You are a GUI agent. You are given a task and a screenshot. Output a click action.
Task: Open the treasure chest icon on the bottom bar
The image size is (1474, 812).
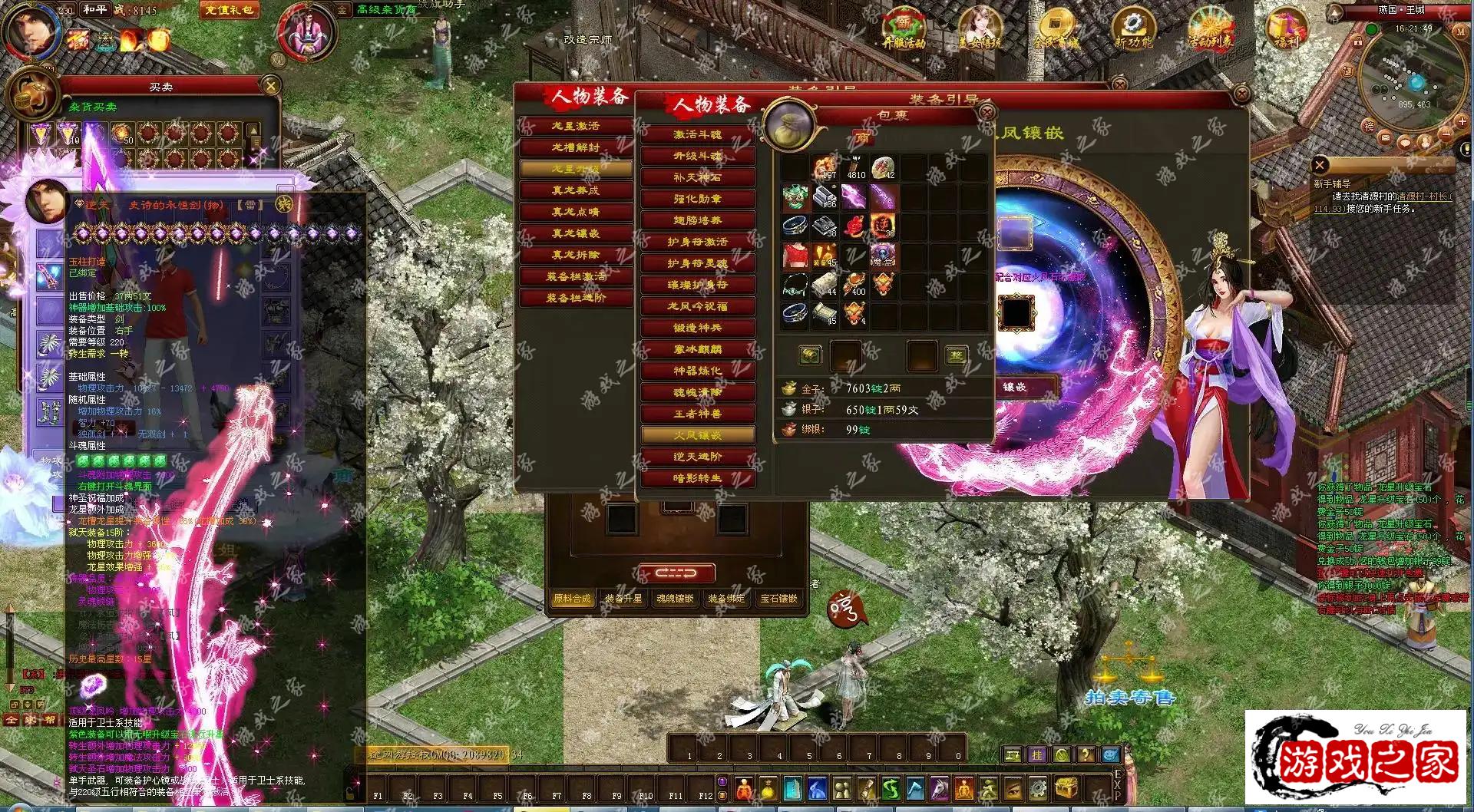[1066, 787]
